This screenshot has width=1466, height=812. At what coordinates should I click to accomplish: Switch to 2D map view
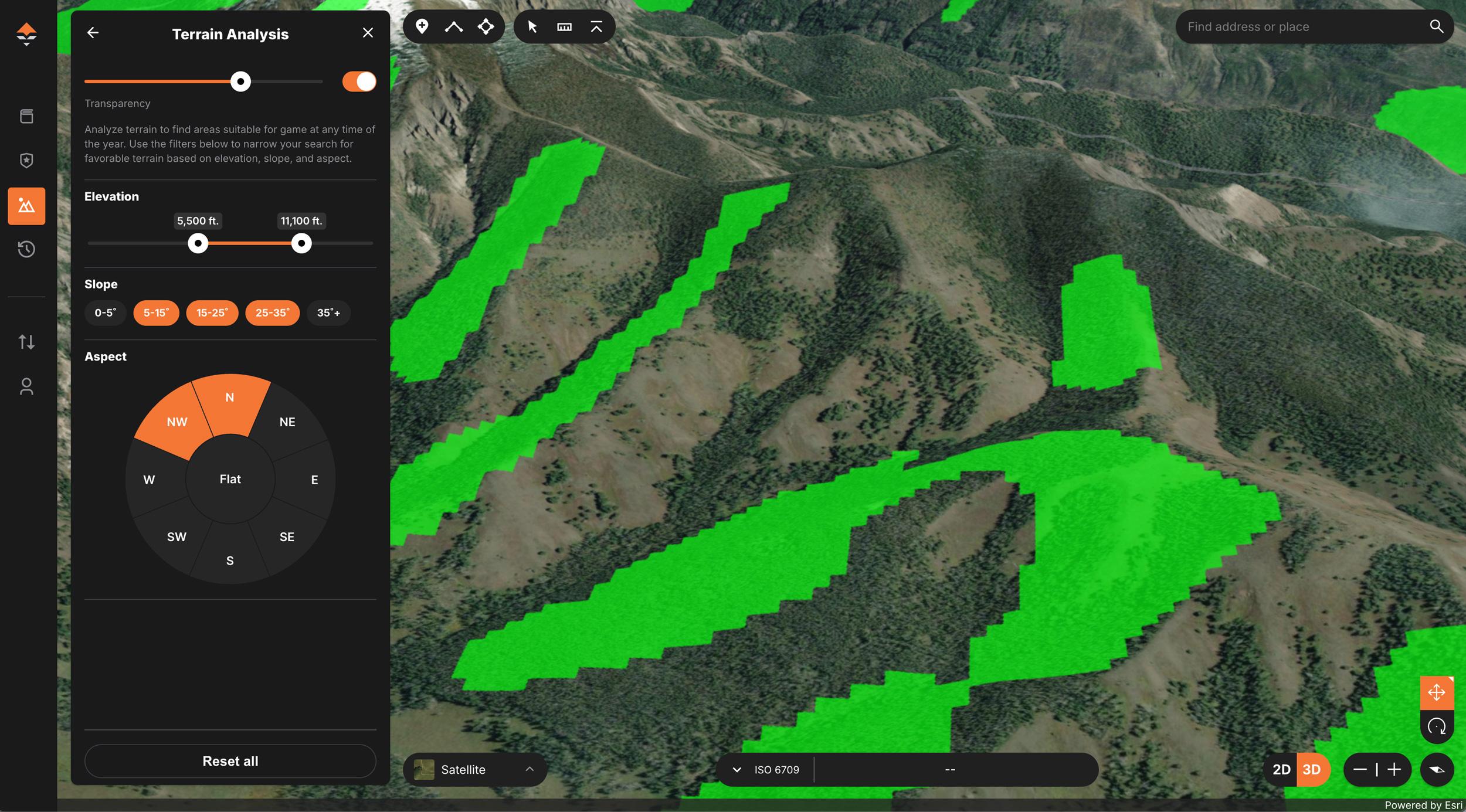[1281, 769]
